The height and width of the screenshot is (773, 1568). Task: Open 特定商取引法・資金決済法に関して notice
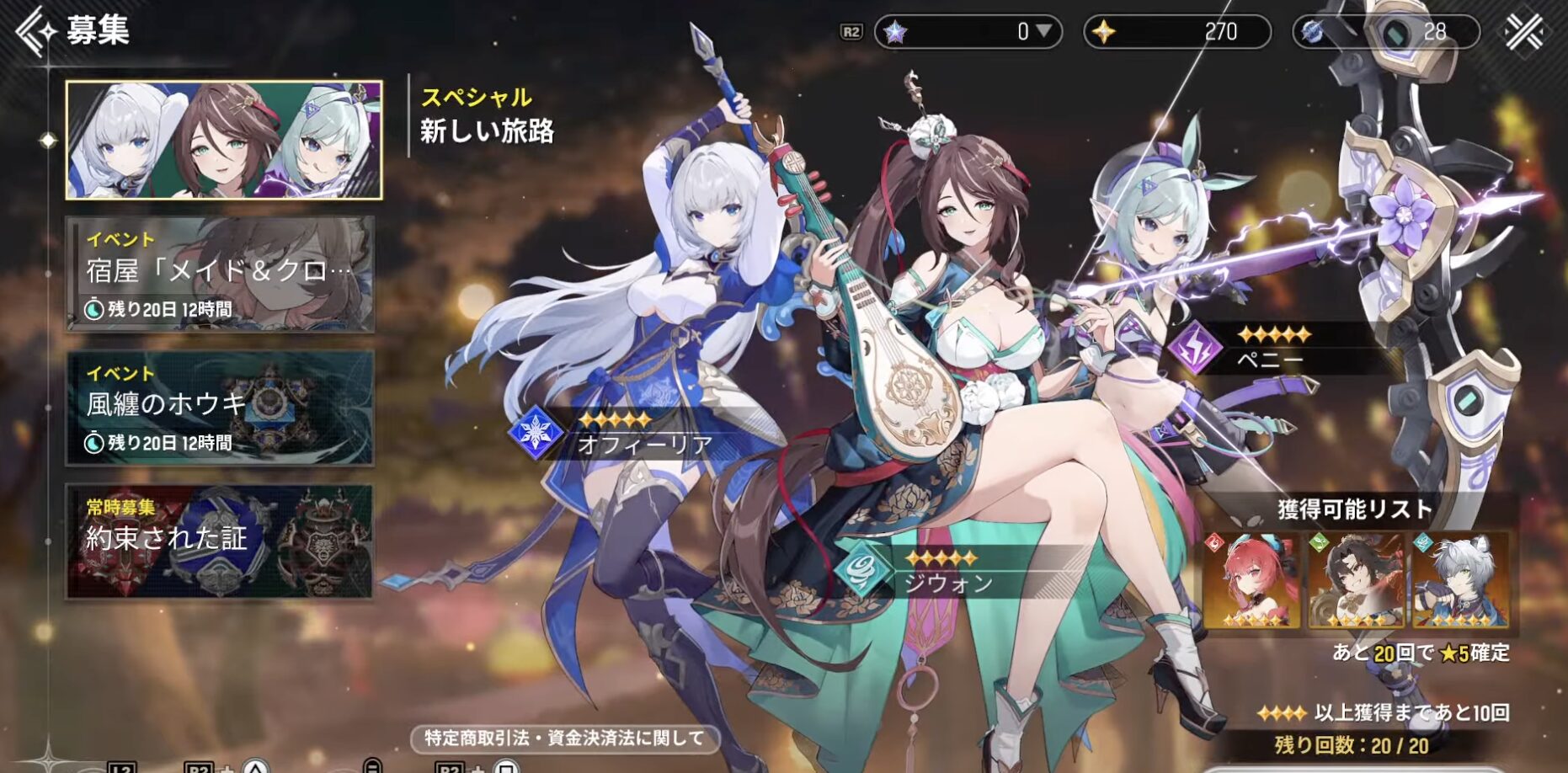[564, 738]
